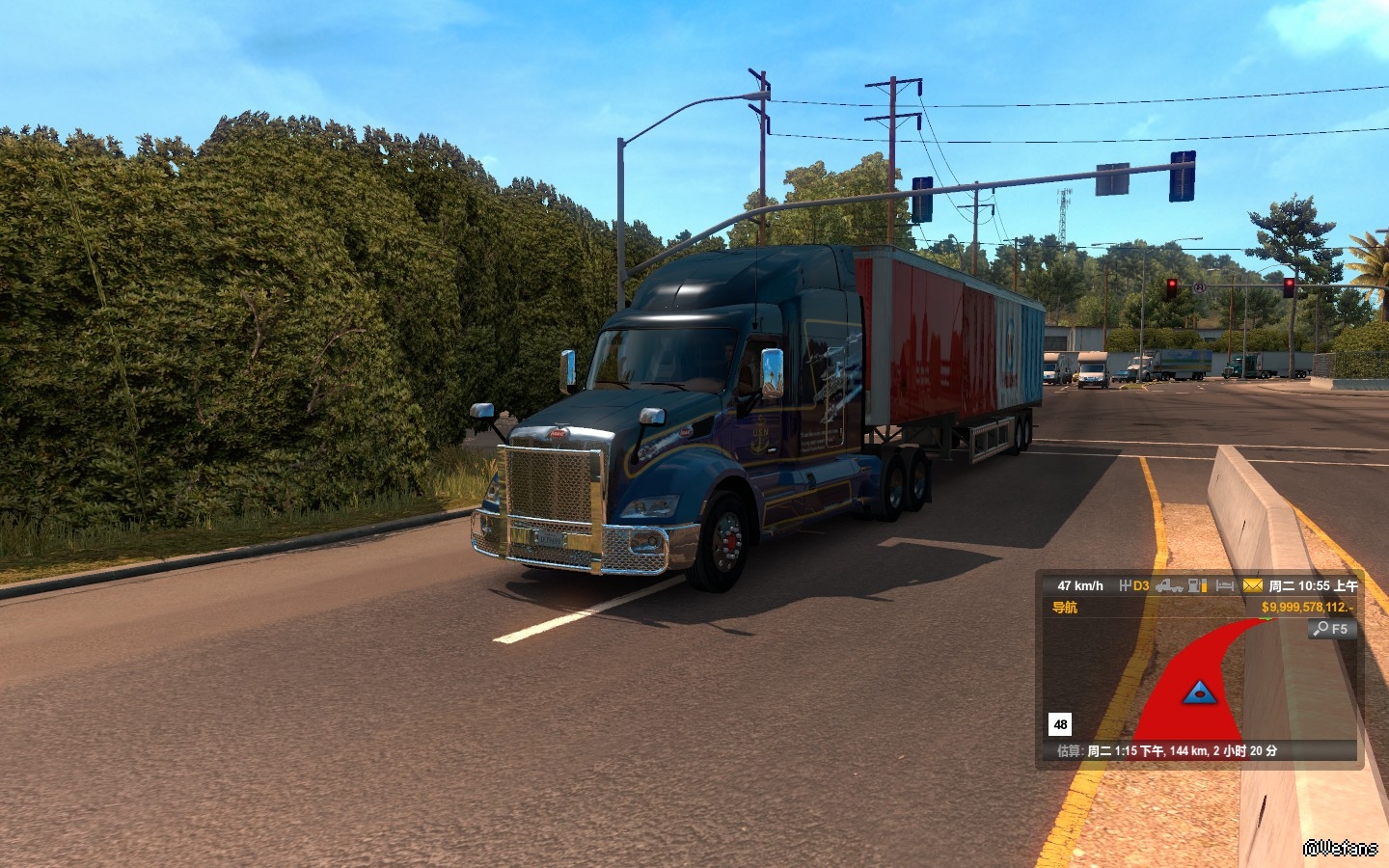Open the yellow mail envelope icon
Image resolution: width=1389 pixels, height=868 pixels.
pyautogui.click(x=1252, y=585)
